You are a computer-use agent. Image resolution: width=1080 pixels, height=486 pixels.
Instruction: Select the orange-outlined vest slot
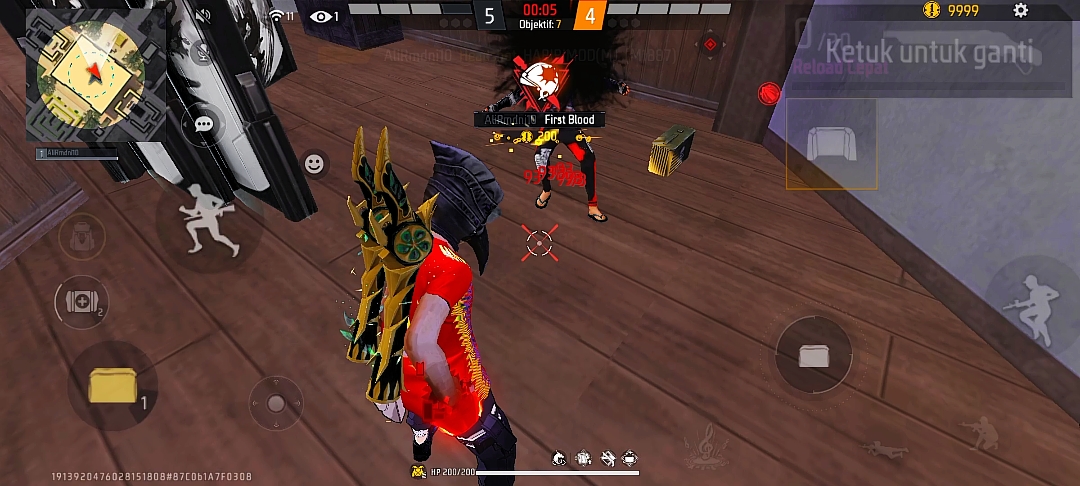tap(831, 144)
